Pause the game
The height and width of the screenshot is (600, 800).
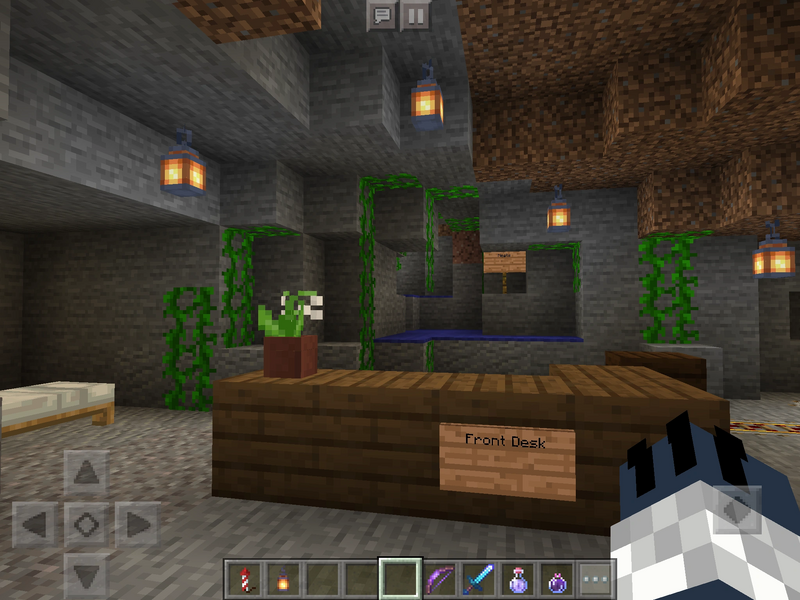coord(414,15)
